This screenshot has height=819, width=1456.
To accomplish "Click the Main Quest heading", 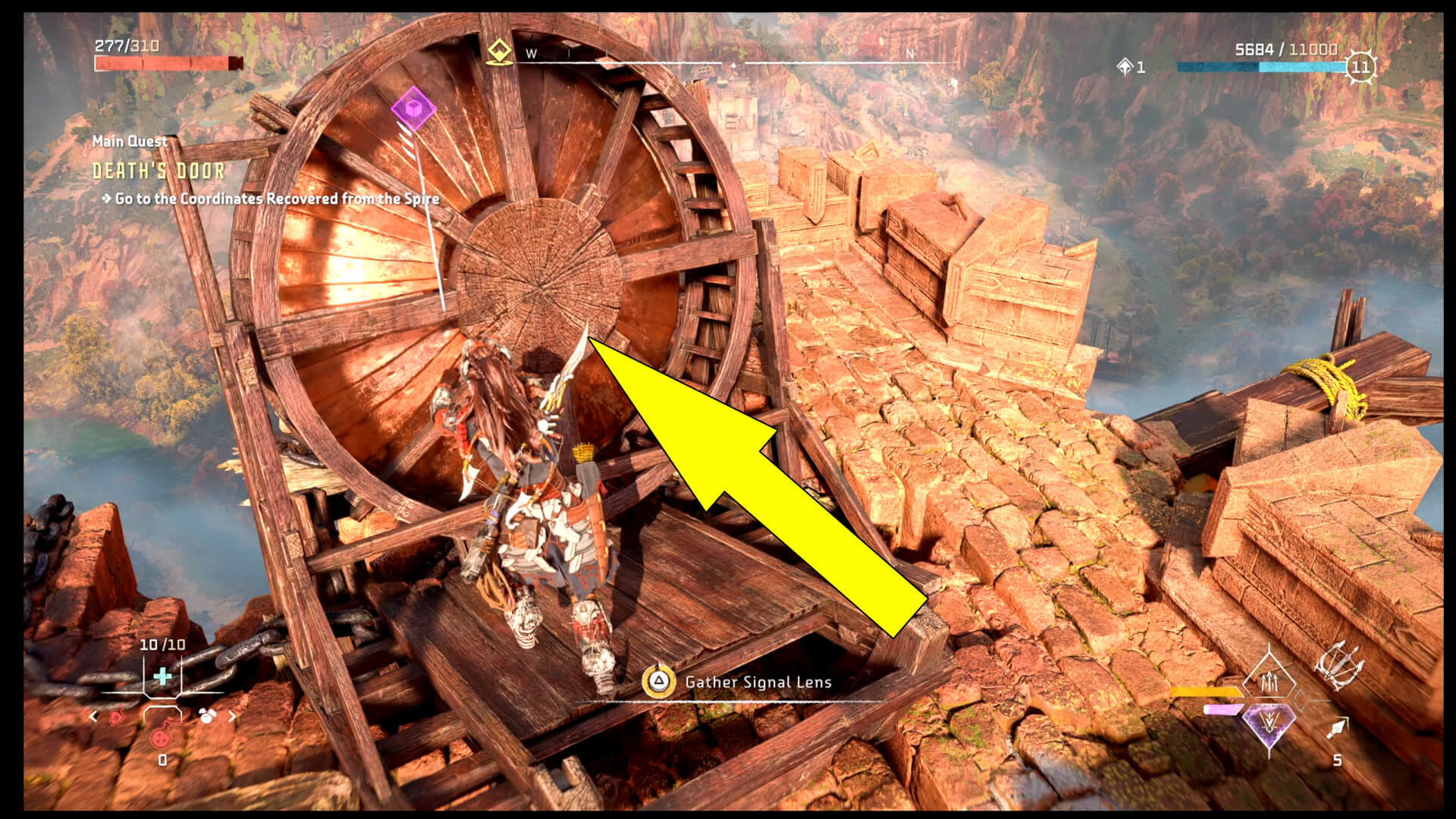I will pyautogui.click(x=130, y=141).
